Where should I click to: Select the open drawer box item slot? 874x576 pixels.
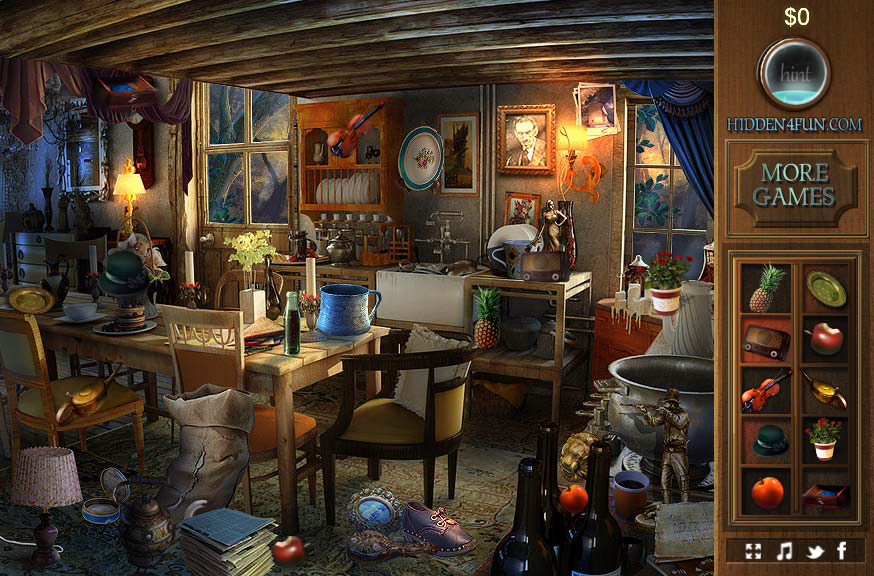click(x=826, y=492)
